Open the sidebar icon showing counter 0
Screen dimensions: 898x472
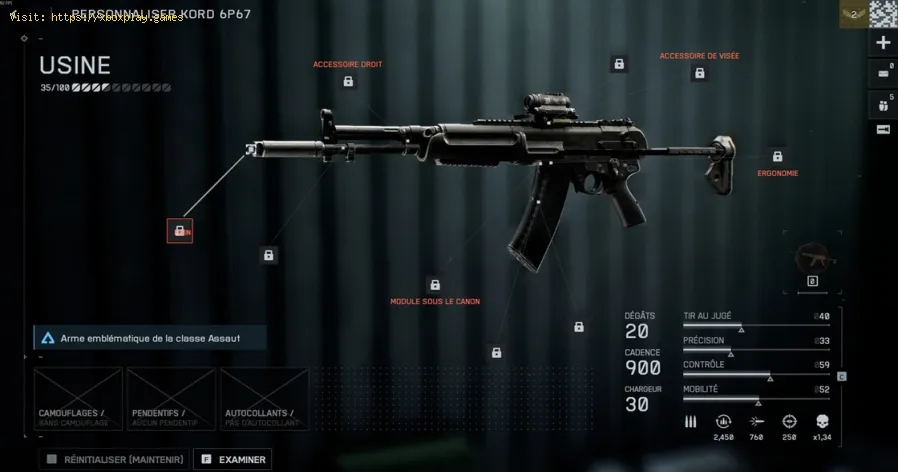pyautogui.click(x=883, y=72)
